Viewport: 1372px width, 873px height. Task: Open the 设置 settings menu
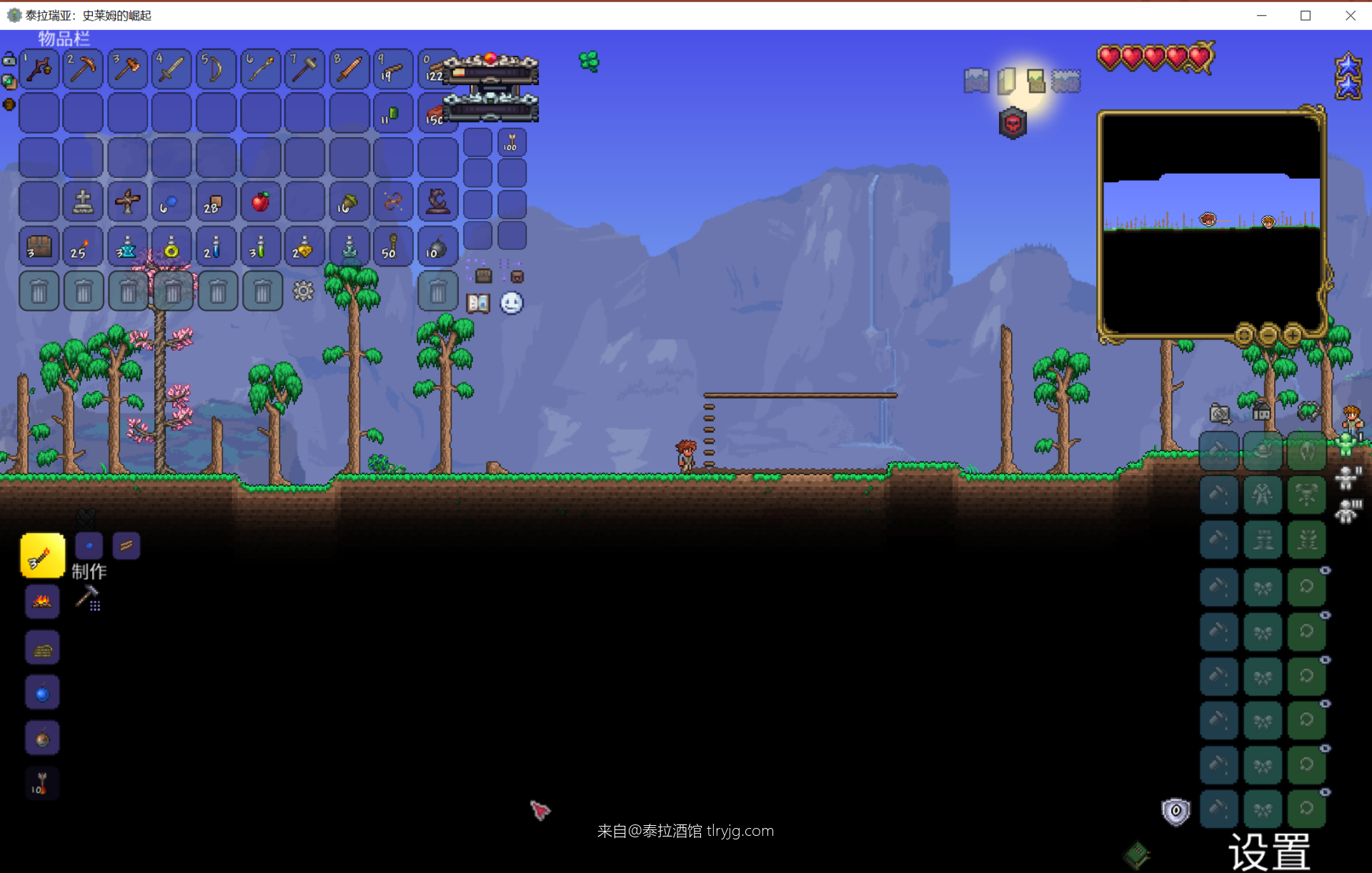click(x=1269, y=852)
